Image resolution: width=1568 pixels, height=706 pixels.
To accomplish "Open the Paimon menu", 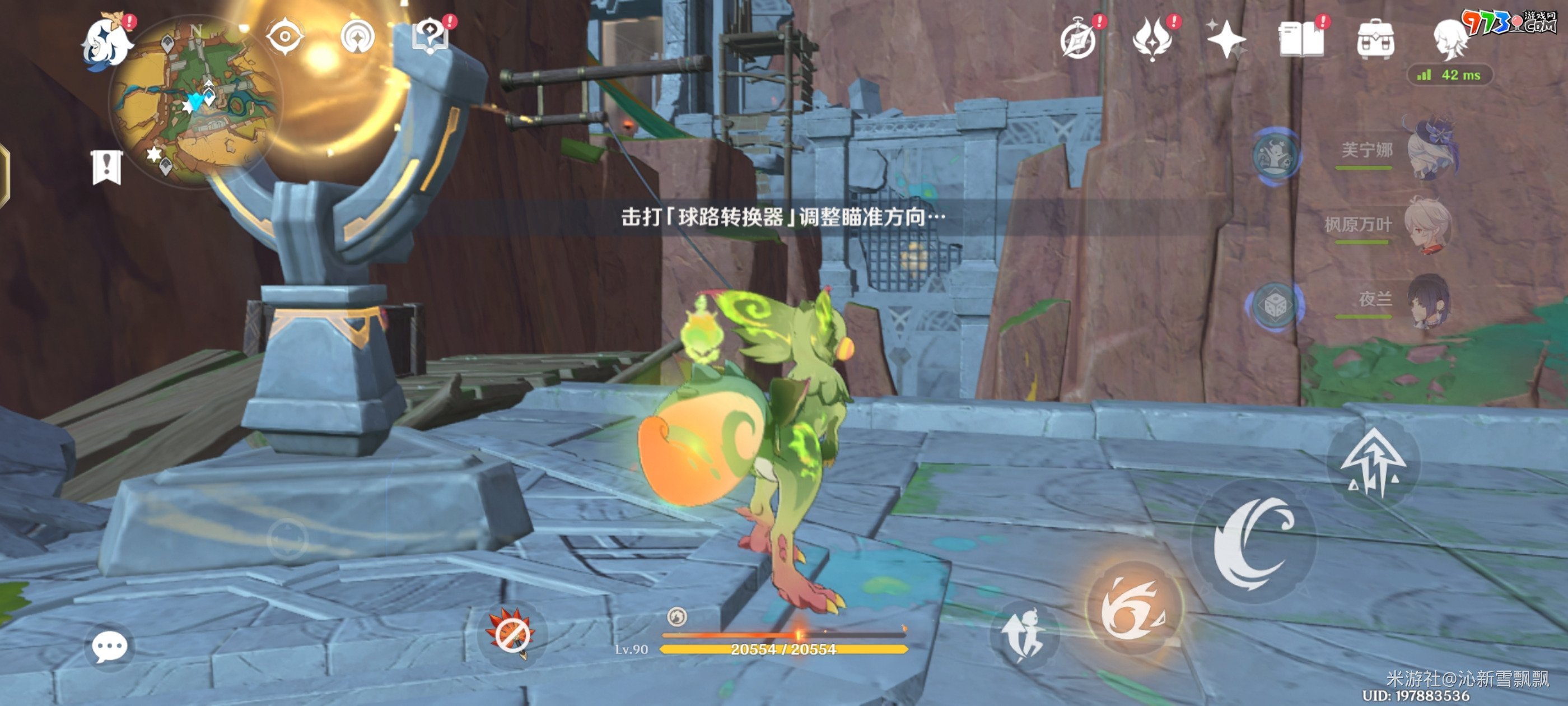I will 108,43.
